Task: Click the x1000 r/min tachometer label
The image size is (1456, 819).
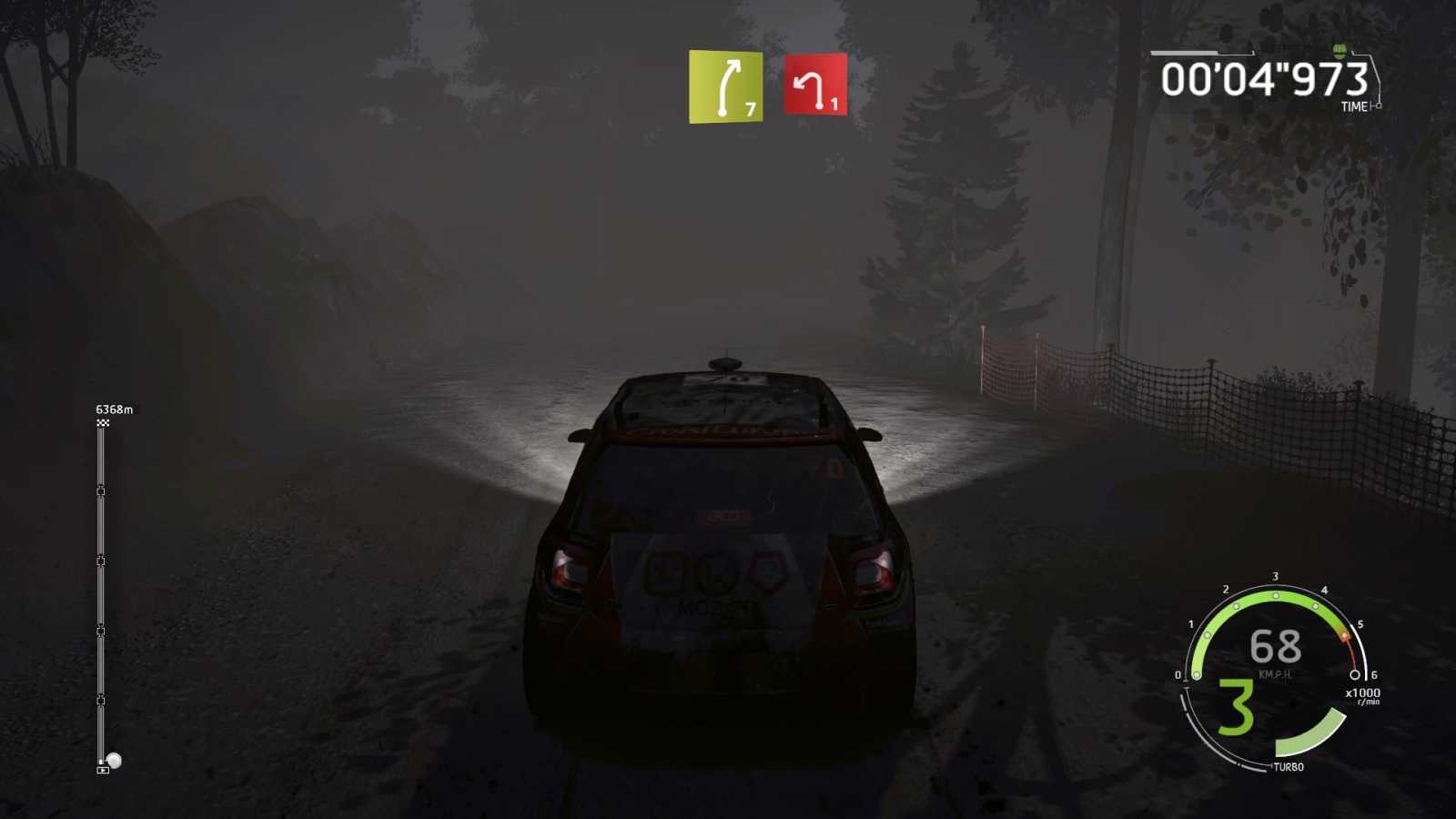Action: (x=1363, y=694)
